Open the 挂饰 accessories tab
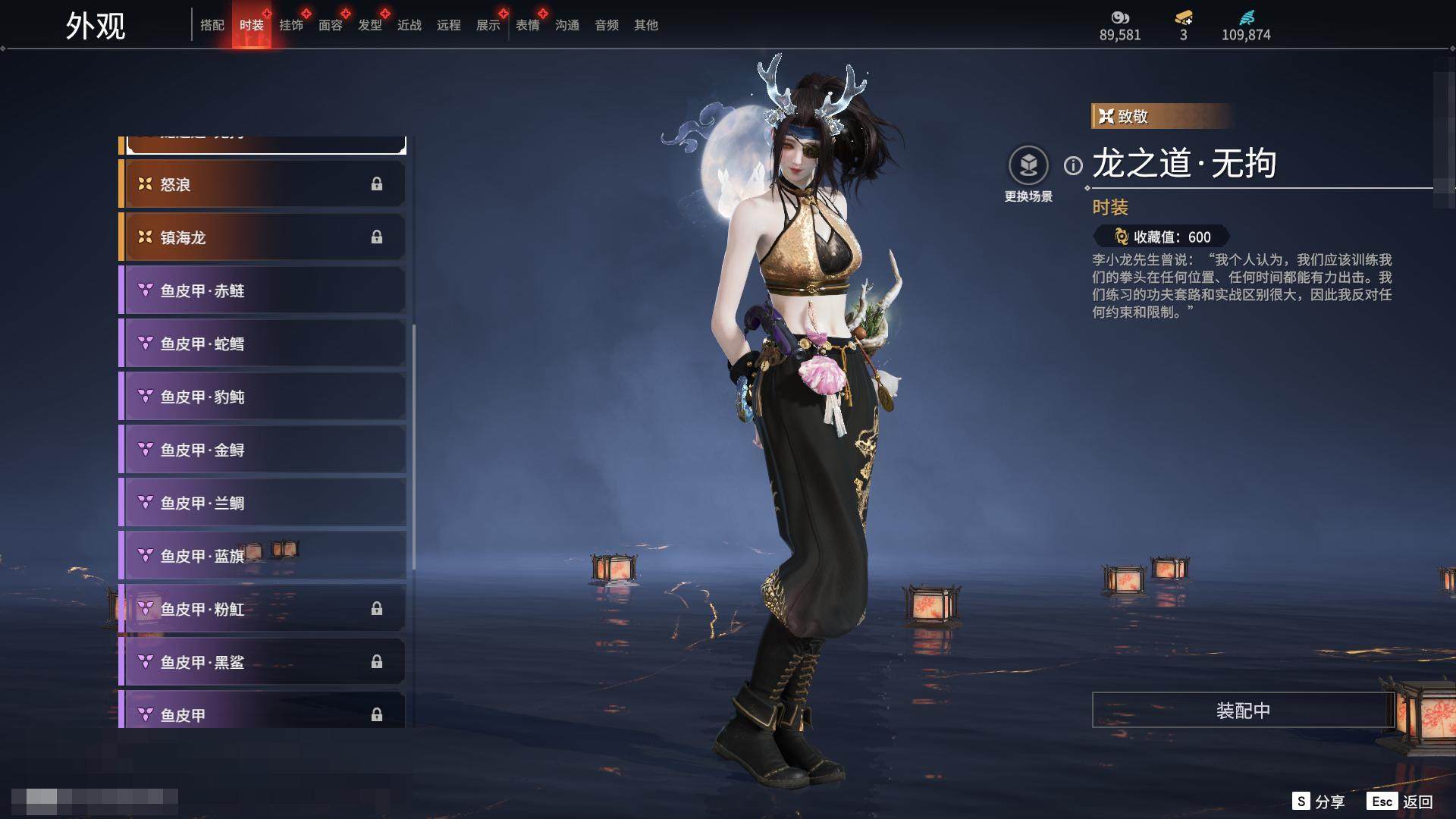Screen dimensions: 1456x819 pyautogui.click(x=291, y=25)
